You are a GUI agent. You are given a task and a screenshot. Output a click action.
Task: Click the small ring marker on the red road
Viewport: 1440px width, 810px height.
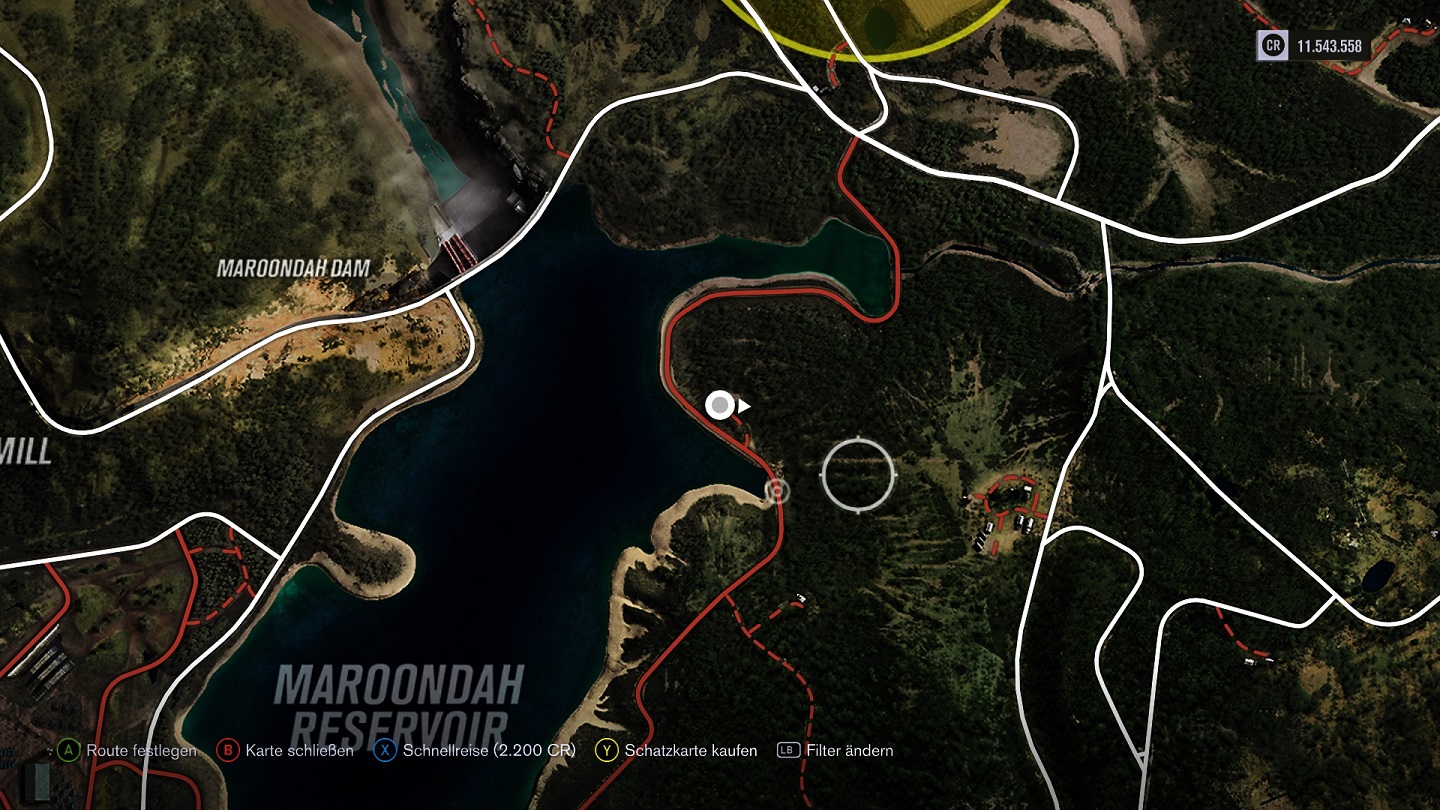point(777,490)
